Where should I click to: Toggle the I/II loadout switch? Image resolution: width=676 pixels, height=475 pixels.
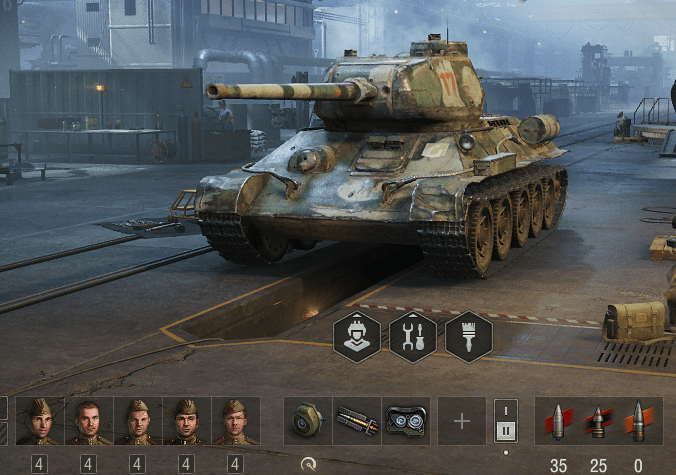506,421
